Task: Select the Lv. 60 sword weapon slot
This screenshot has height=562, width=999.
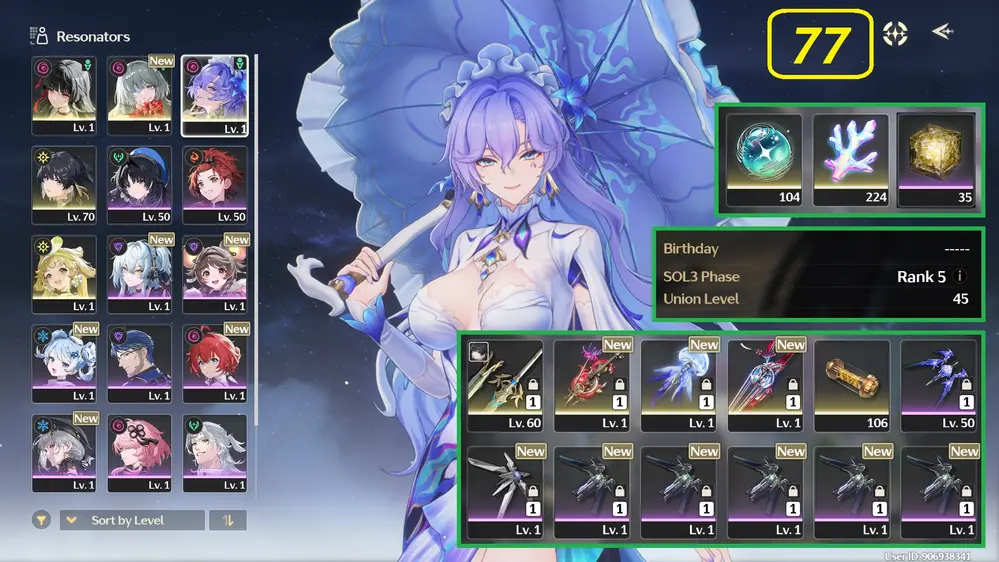Action: 504,385
